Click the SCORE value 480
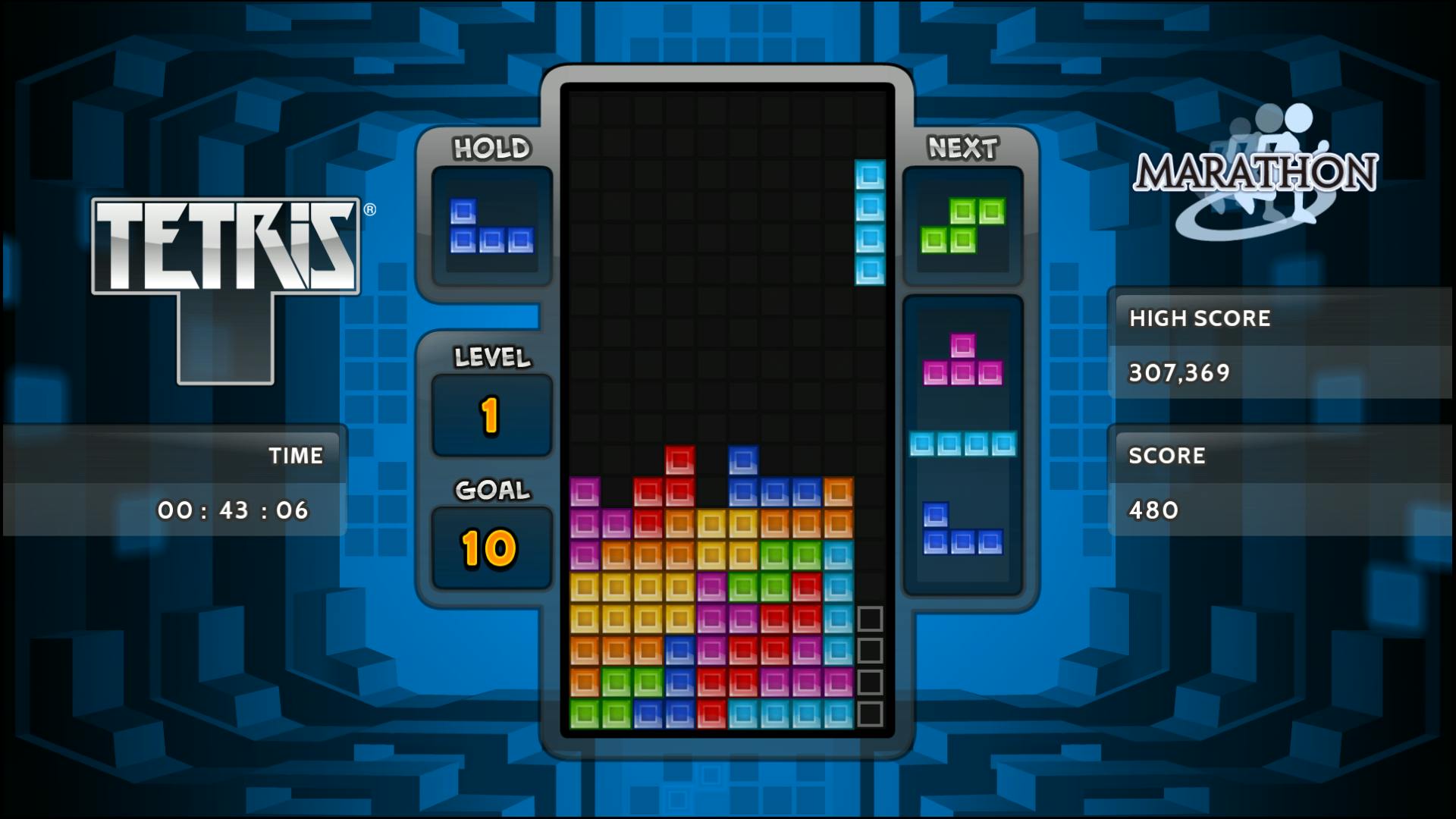The image size is (1456, 819). [1153, 510]
